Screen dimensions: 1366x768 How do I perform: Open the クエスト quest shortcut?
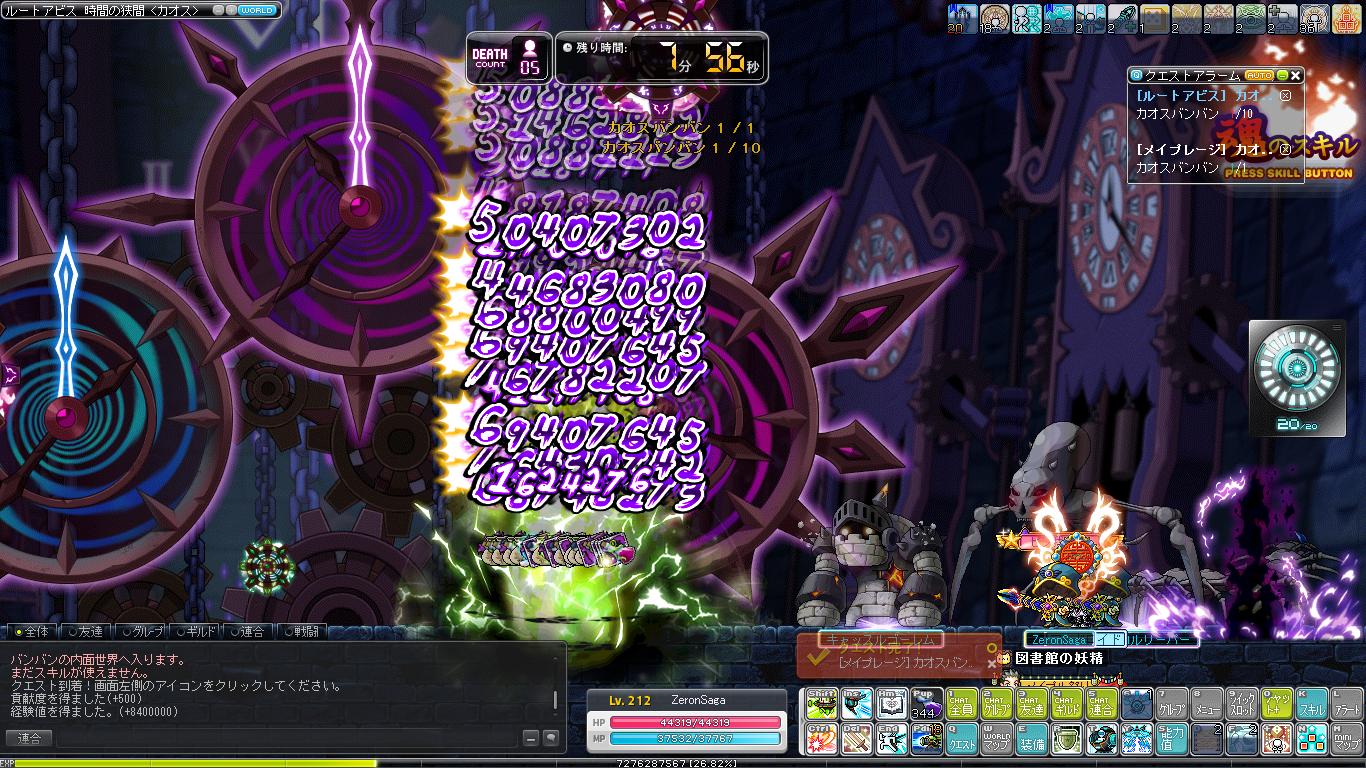pos(962,739)
